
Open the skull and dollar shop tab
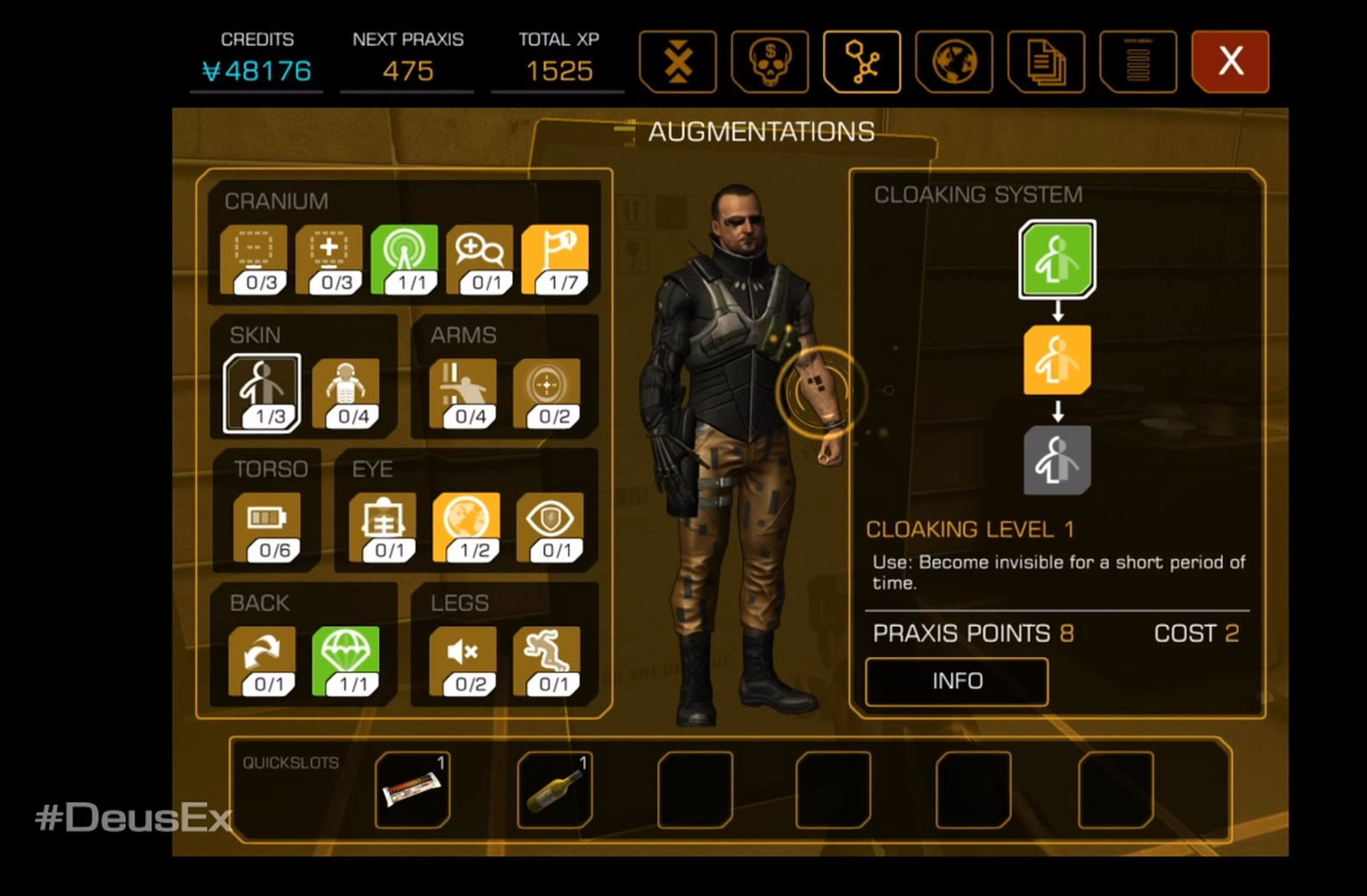(769, 61)
